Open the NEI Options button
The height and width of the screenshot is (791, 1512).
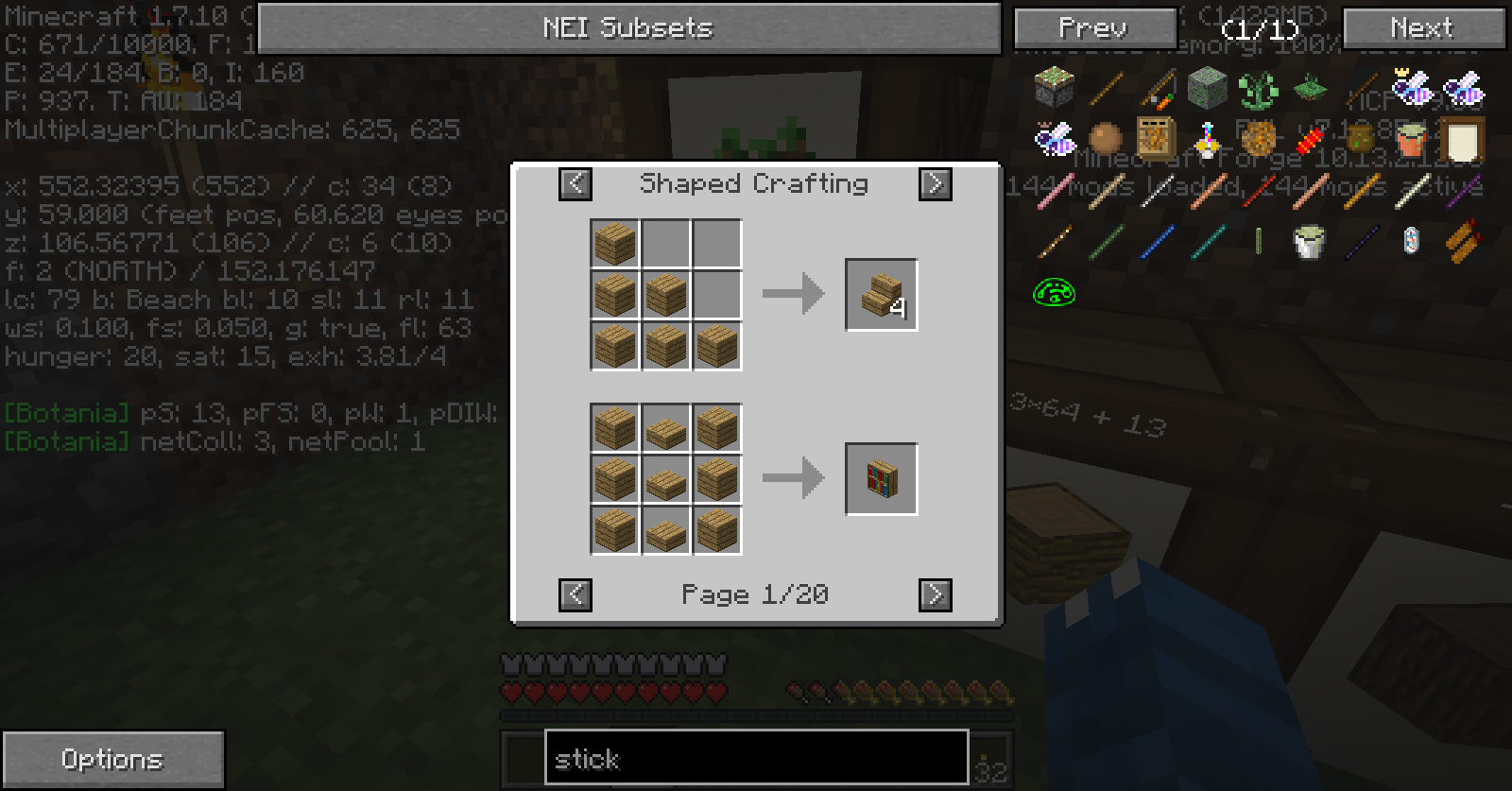point(112,759)
